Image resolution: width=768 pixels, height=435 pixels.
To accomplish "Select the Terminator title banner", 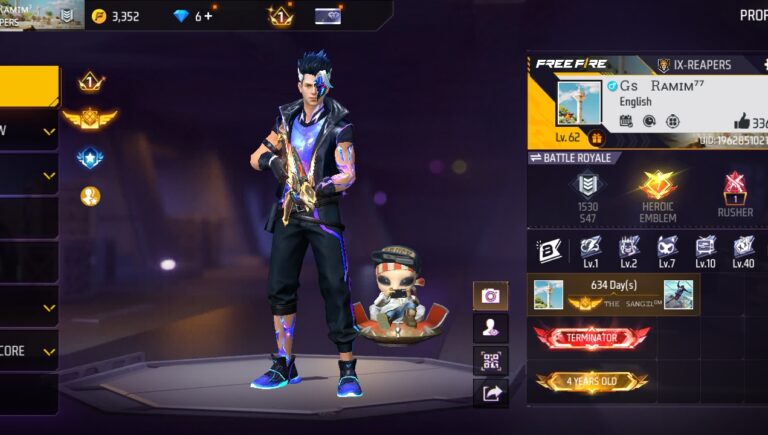I will click(591, 338).
